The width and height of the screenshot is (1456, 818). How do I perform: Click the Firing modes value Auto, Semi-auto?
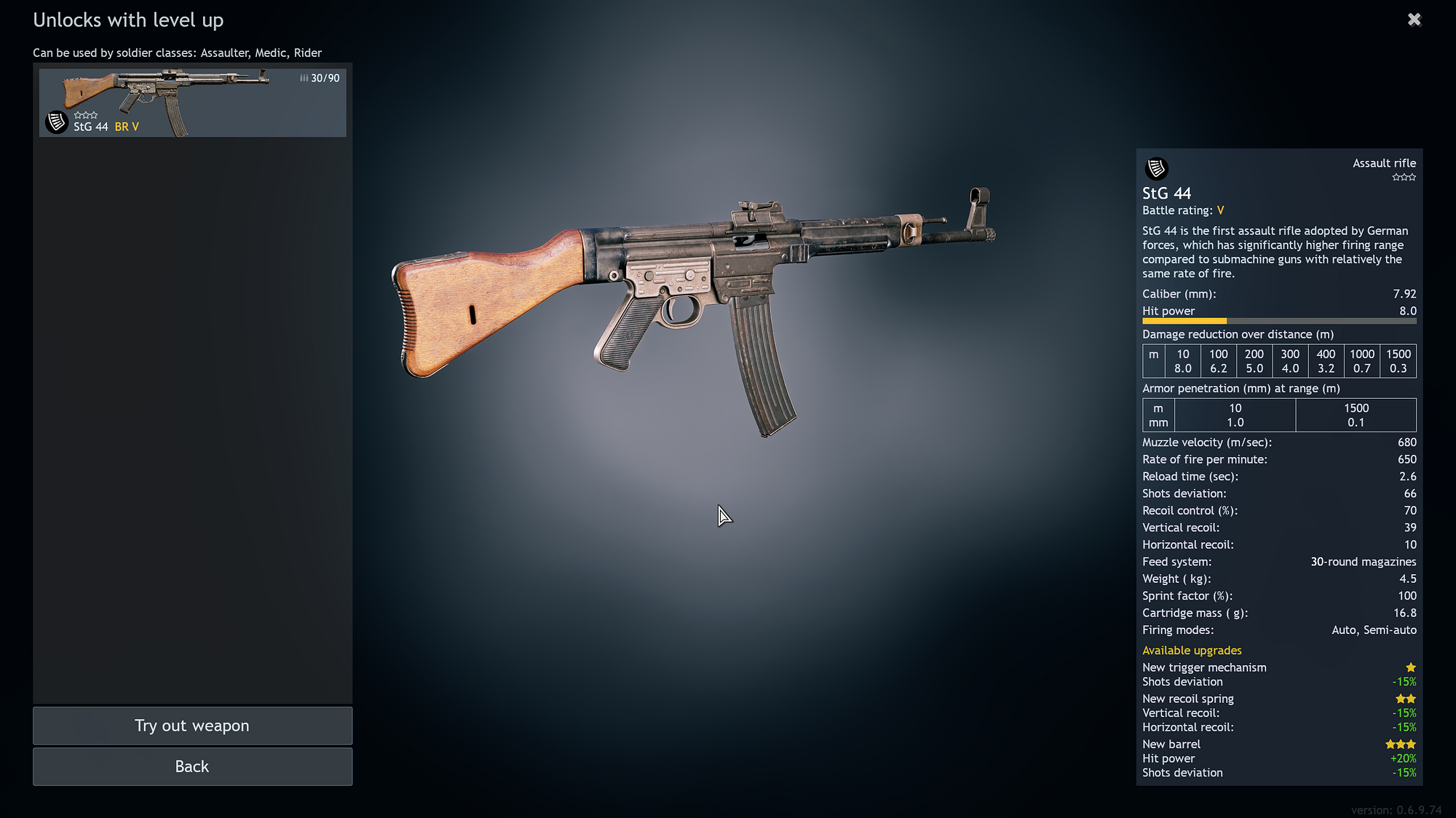(x=1374, y=630)
